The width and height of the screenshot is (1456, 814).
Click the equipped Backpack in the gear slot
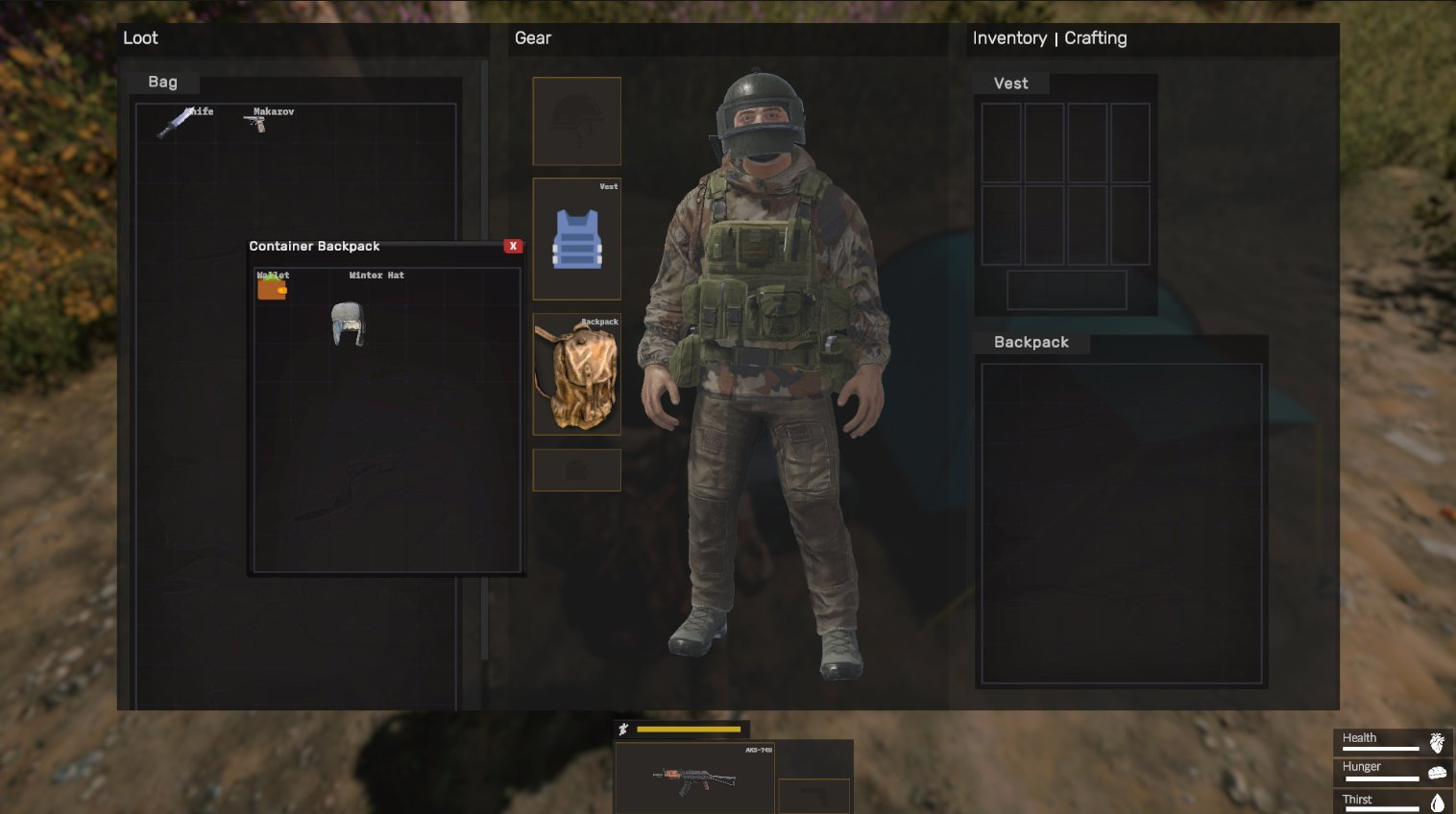[x=576, y=374]
